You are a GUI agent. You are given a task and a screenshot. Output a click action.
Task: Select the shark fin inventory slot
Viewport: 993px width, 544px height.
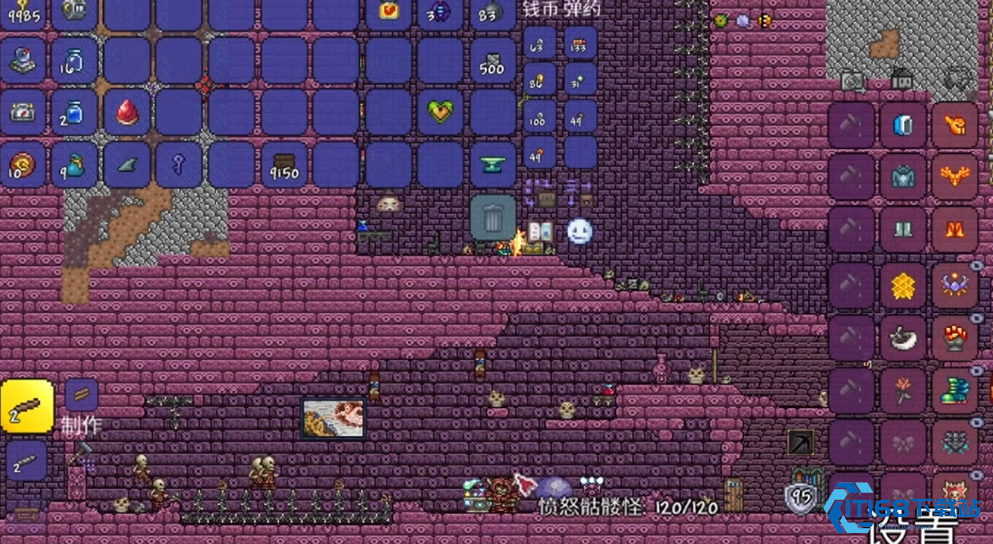[x=127, y=164]
